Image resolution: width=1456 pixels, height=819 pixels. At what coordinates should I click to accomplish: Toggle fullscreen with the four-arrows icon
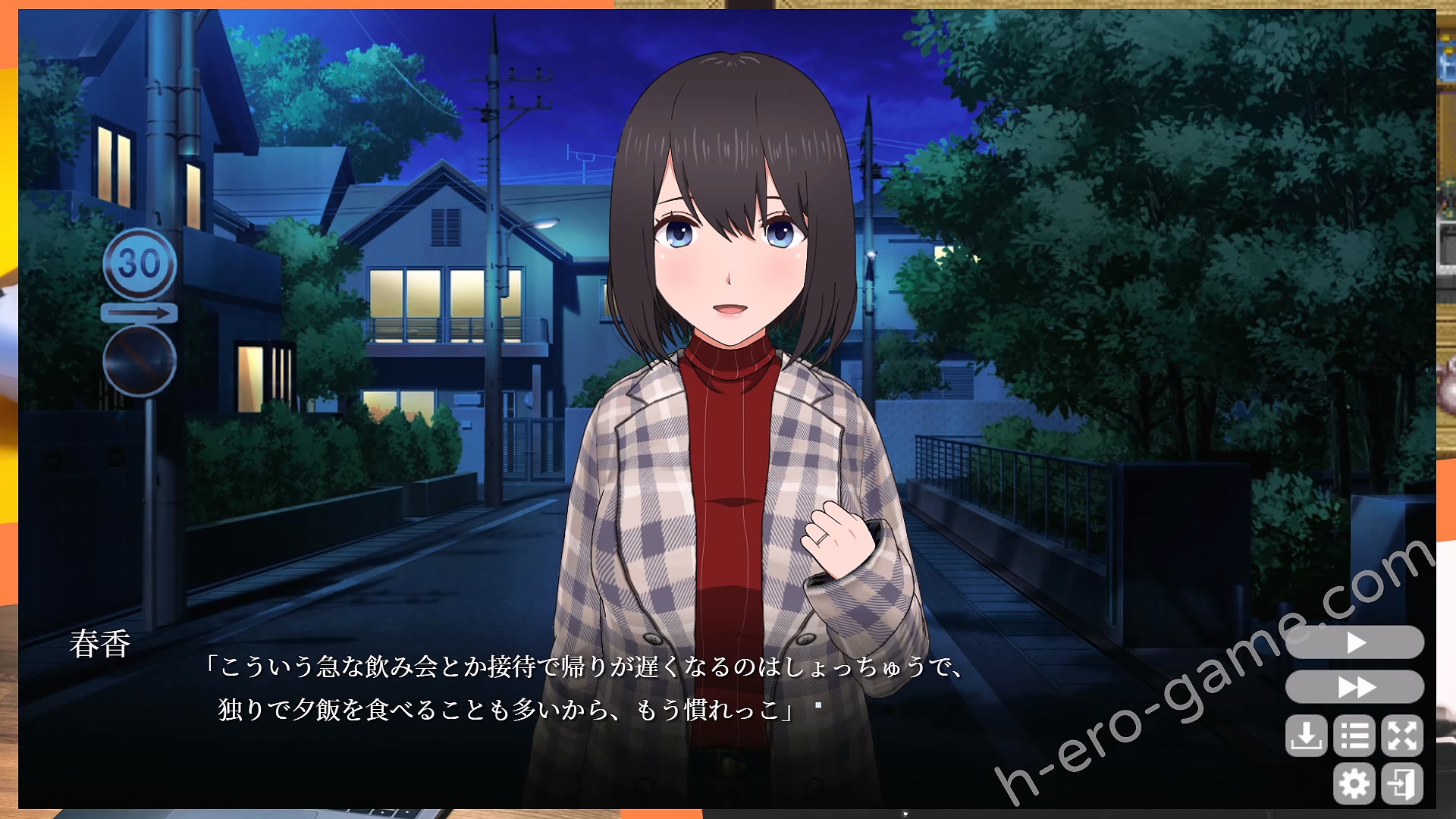click(1402, 736)
